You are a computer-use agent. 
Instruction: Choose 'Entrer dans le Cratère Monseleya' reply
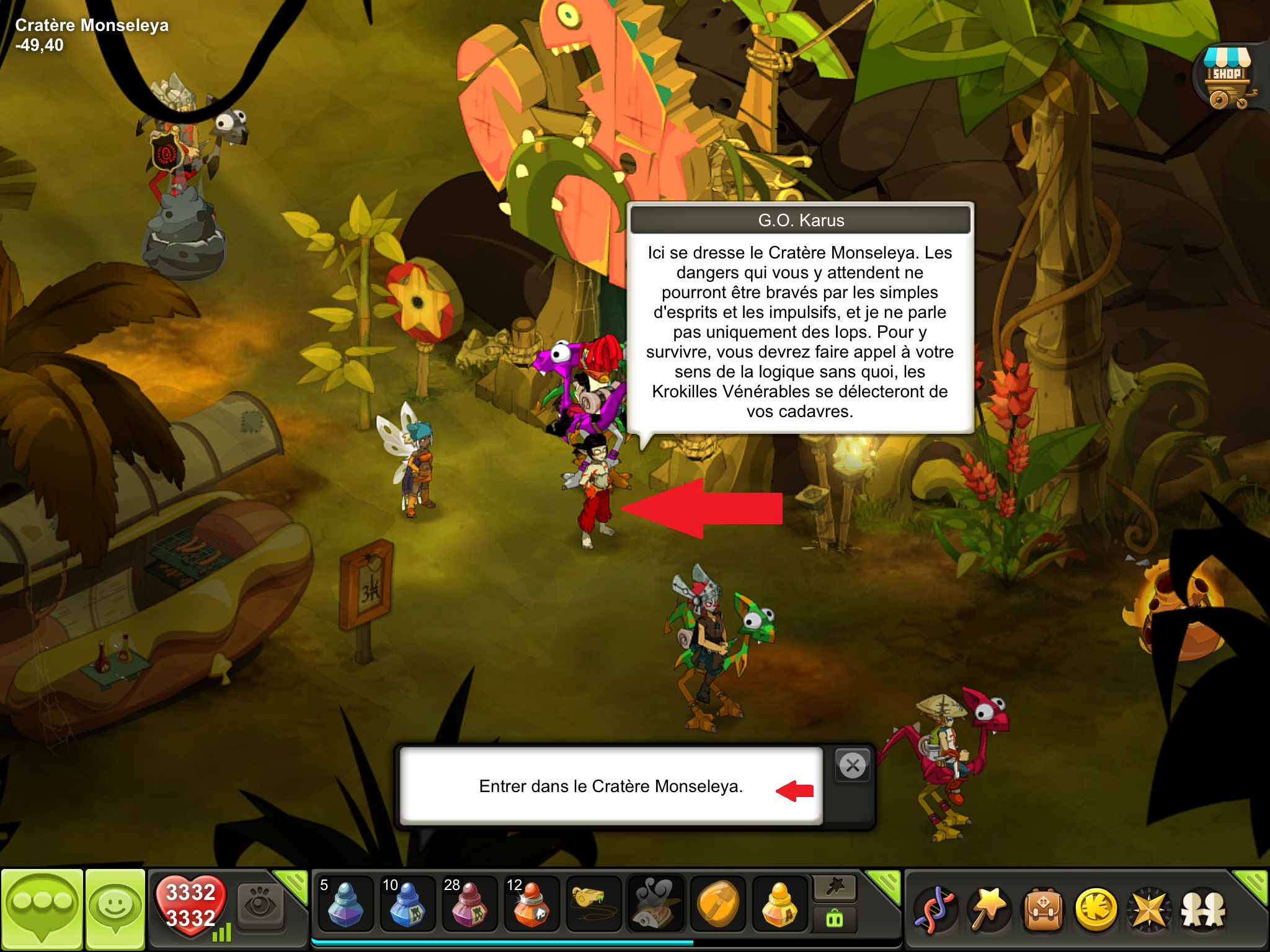[x=611, y=786]
